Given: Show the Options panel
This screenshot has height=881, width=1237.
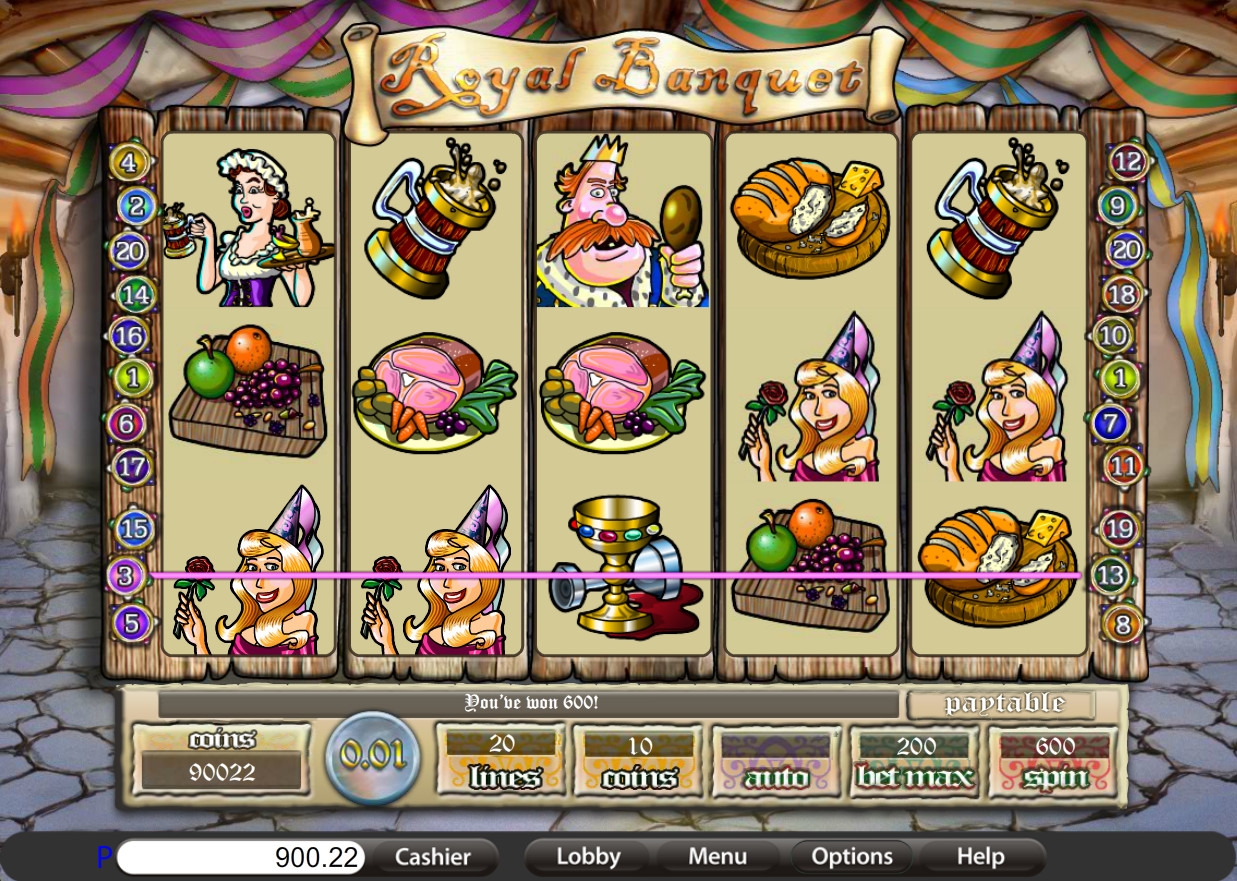Looking at the screenshot, I should [x=852, y=857].
